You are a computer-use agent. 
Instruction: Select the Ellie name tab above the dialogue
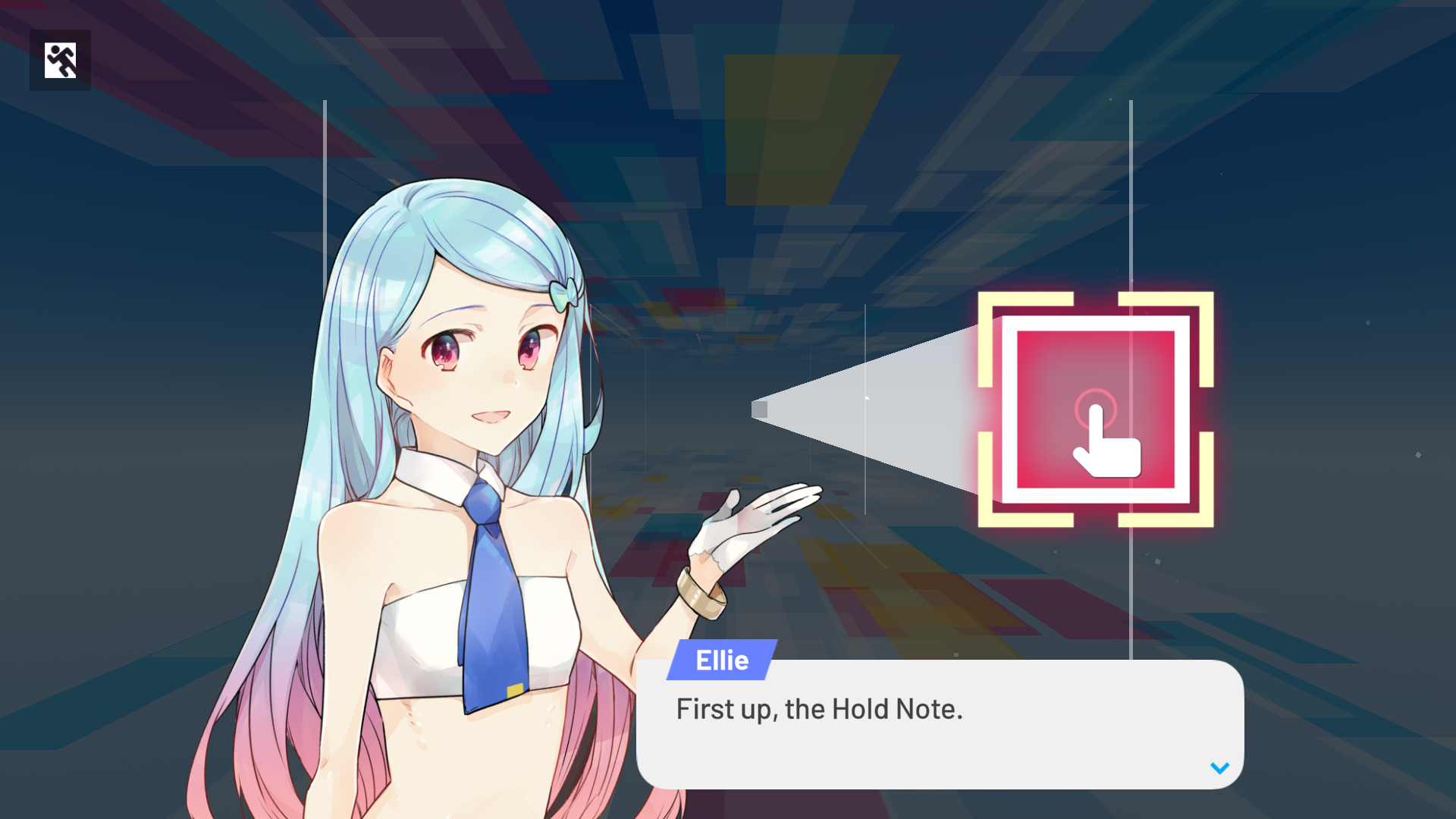(x=722, y=660)
